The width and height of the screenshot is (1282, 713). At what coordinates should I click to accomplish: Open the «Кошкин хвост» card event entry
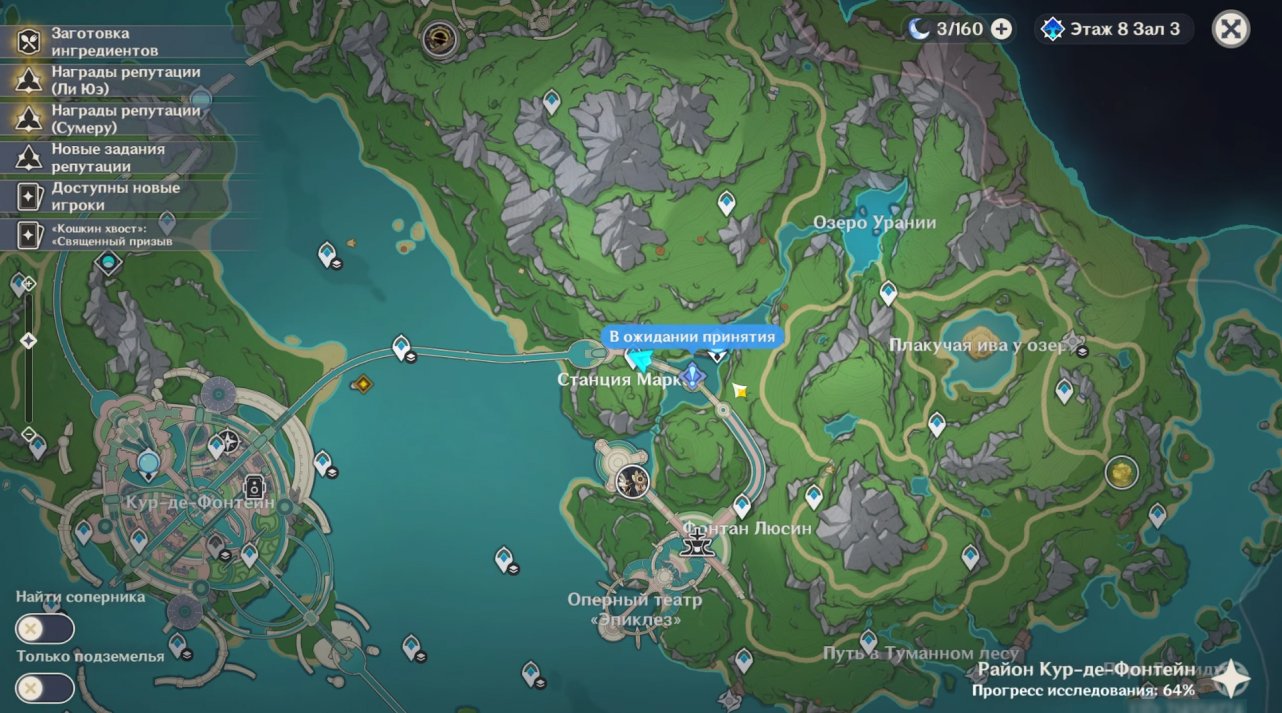point(105,234)
